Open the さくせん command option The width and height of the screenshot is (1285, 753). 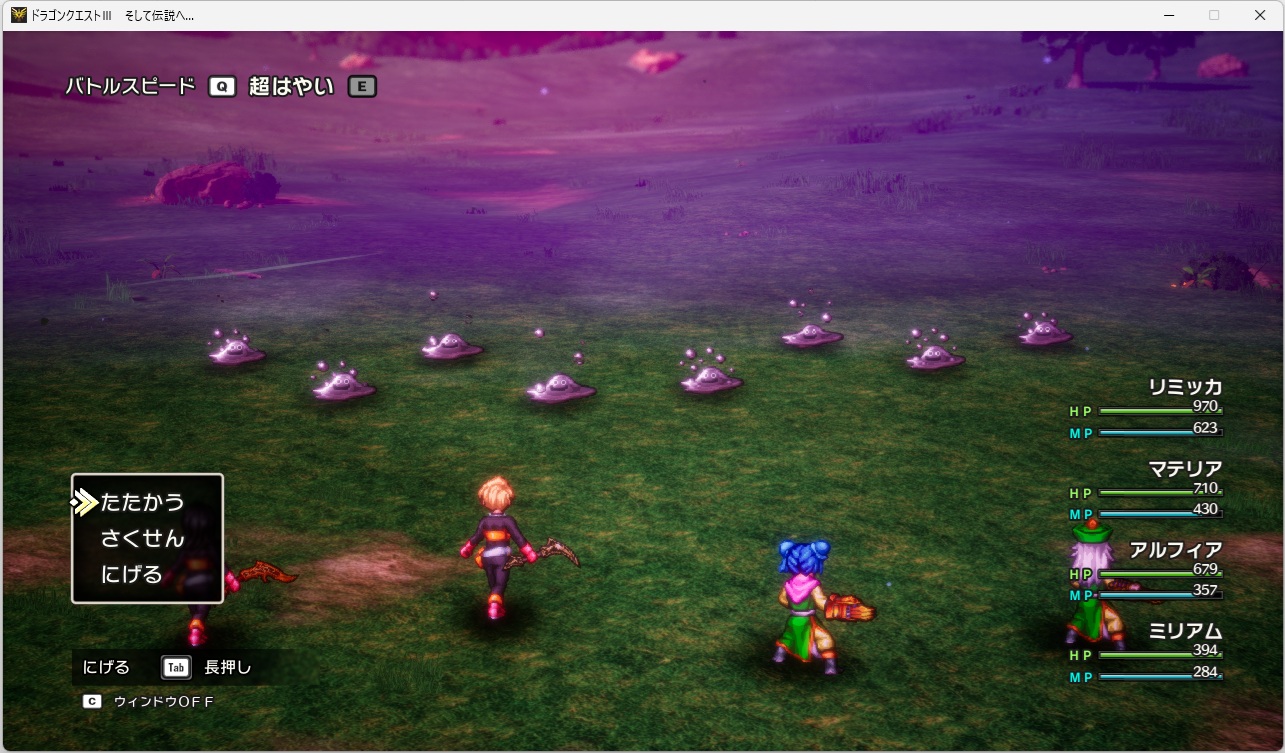[x=140, y=538]
